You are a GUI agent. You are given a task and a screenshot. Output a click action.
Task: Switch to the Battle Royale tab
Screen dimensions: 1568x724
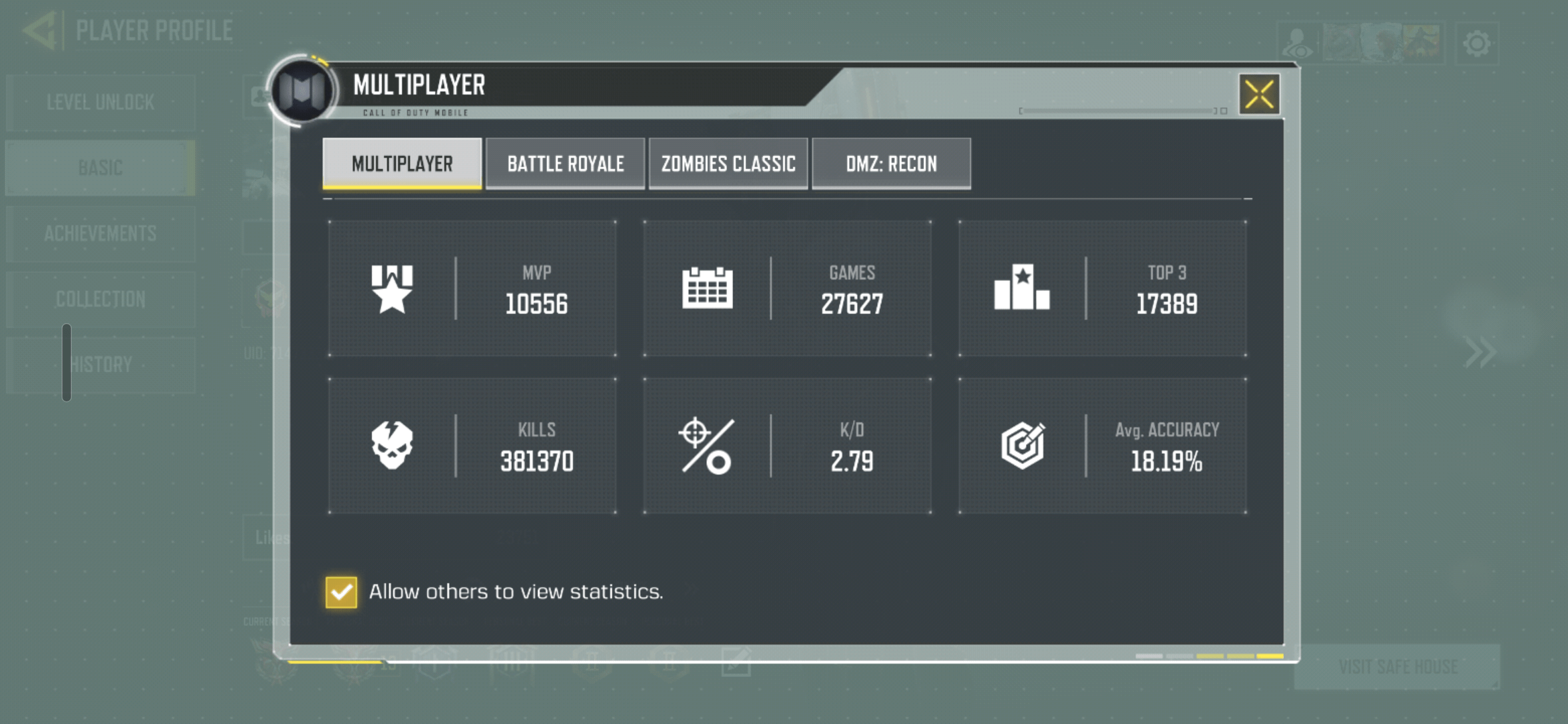pos(565,164)
